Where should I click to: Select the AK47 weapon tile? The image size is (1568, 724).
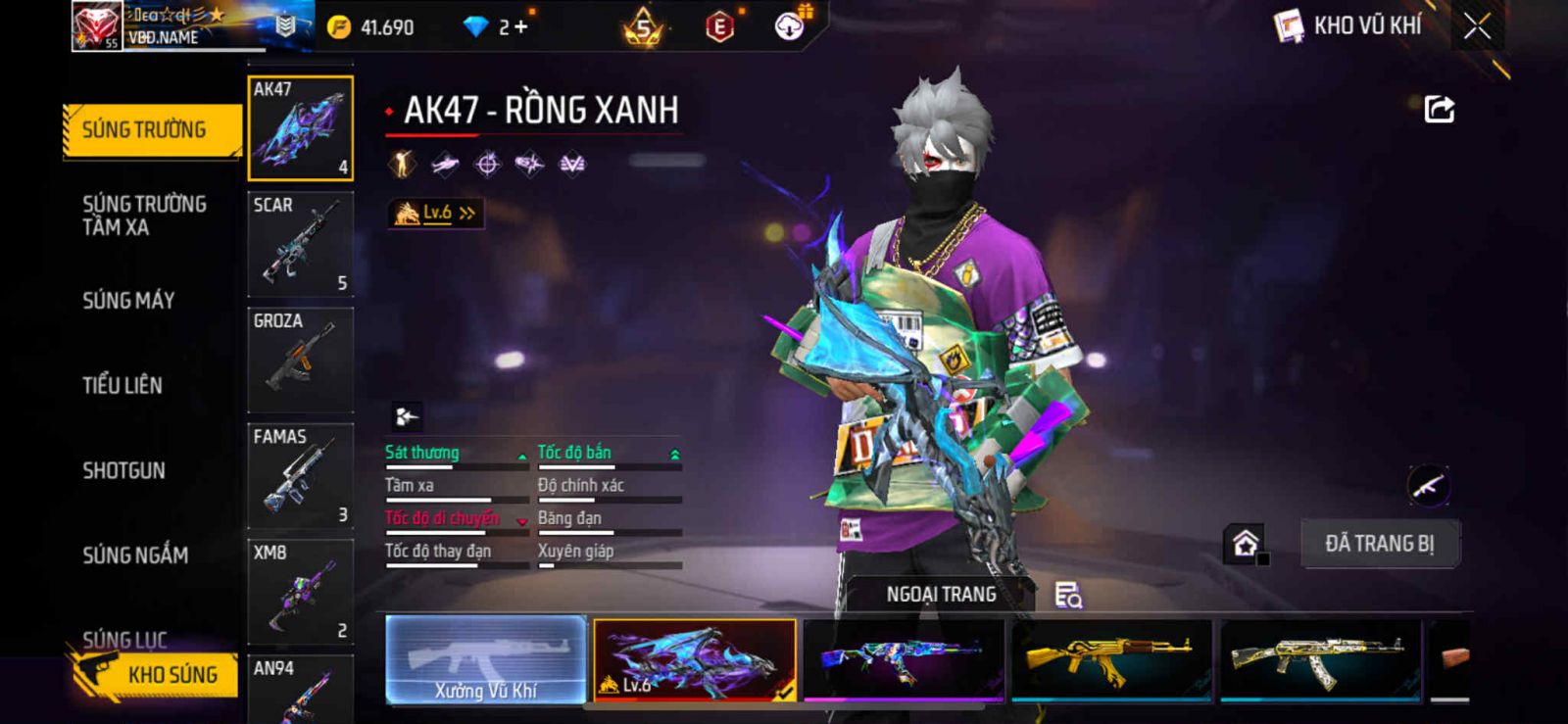point(300,128)
